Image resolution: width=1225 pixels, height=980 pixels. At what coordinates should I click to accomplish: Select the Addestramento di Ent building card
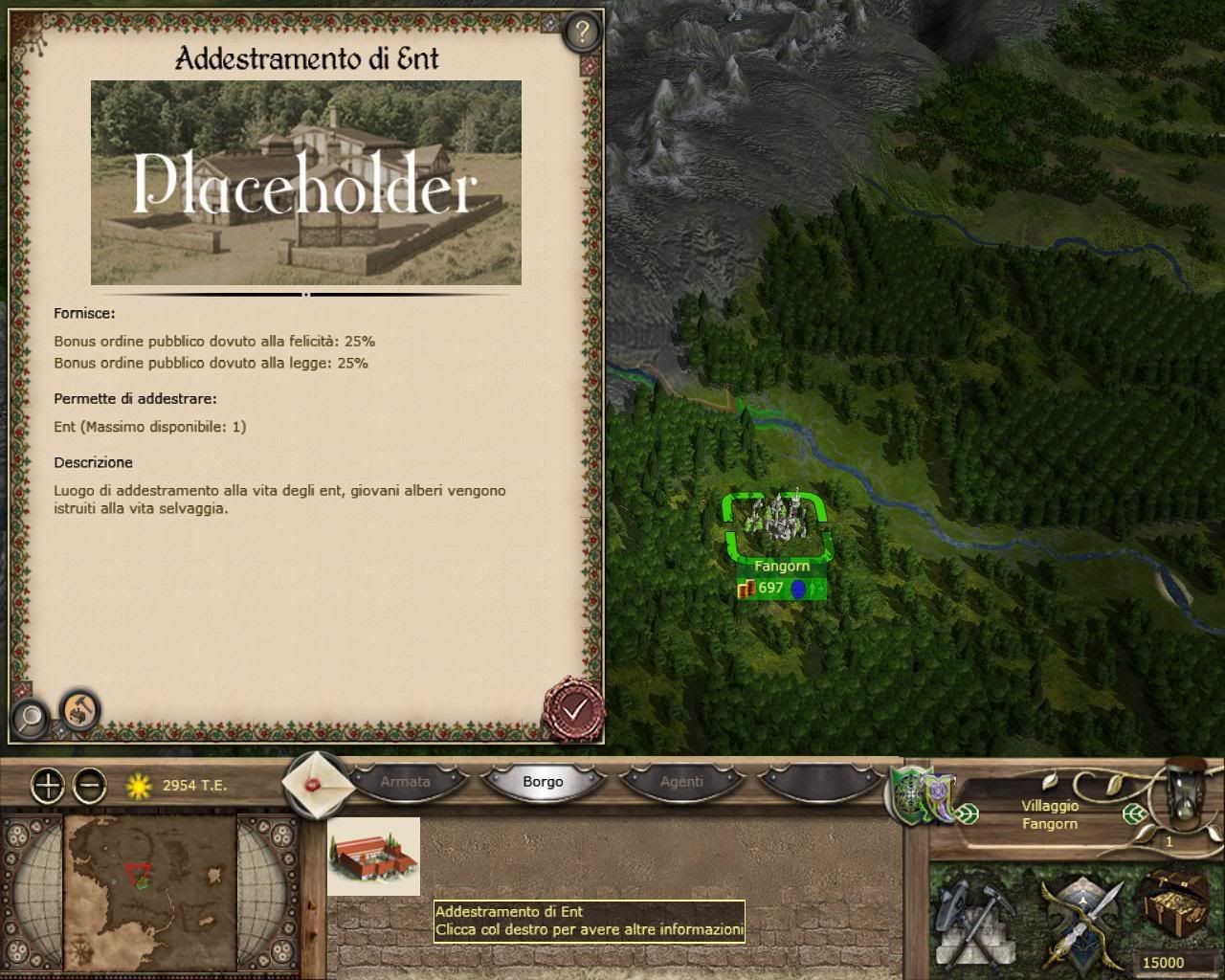point(373,857)
